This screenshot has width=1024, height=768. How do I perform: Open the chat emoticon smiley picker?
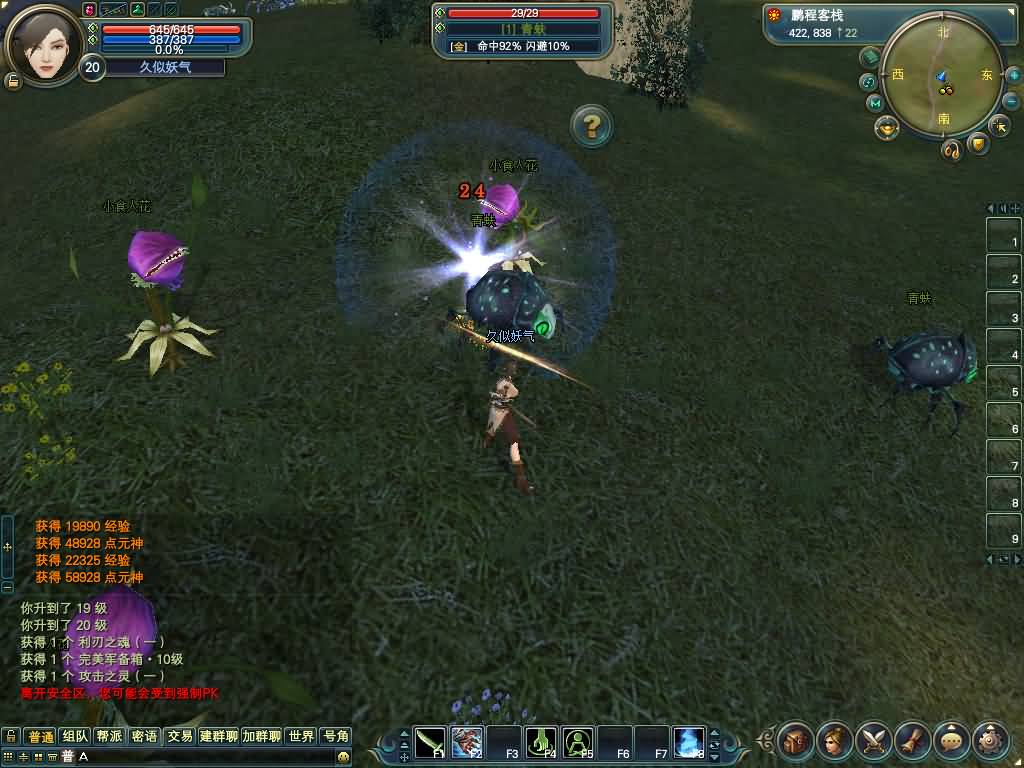click(344, 757)
